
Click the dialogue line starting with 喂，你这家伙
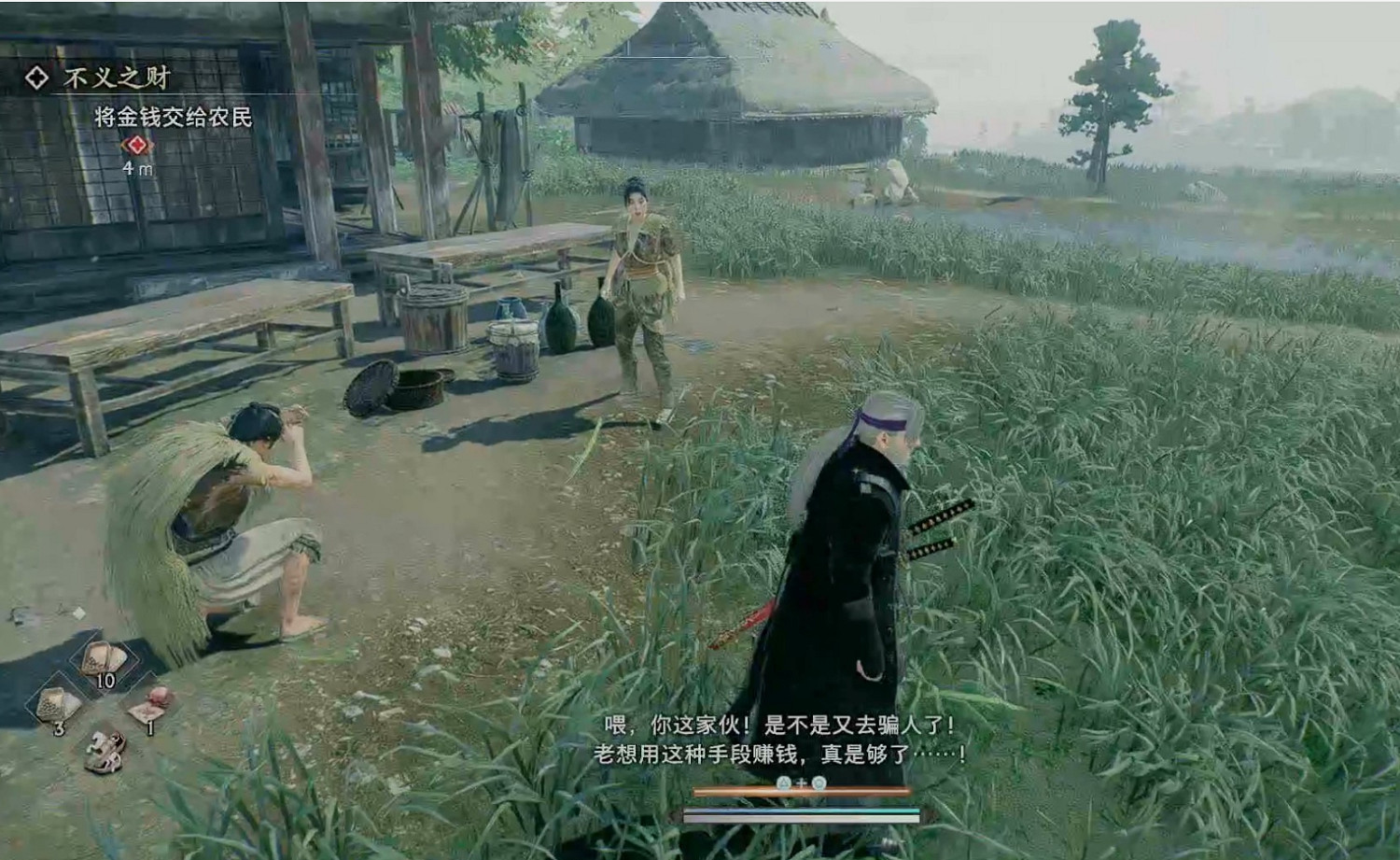[x=777, y=723]
